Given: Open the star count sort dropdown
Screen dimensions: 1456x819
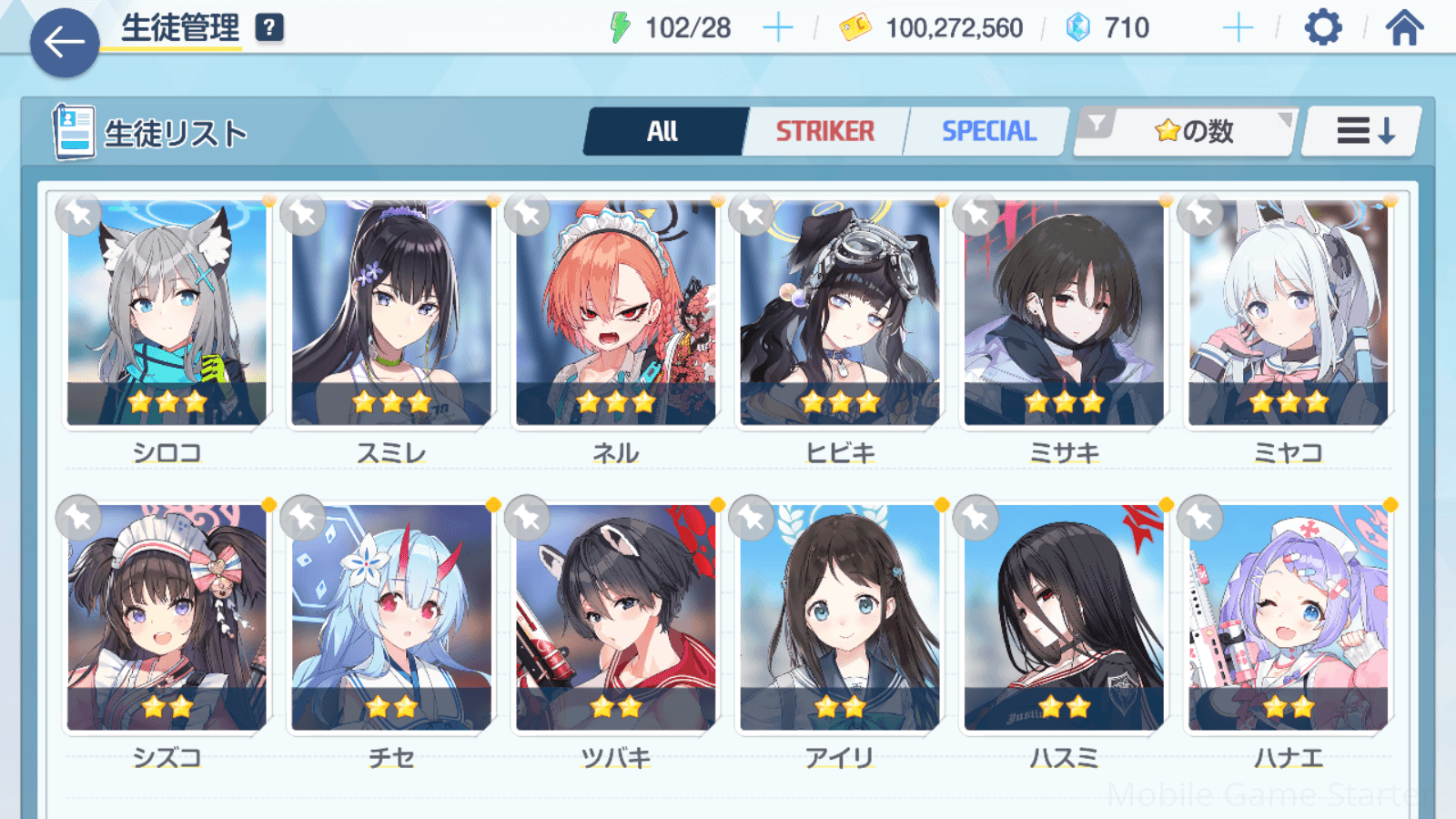Looking at the screenshot, I should 1186,132.
